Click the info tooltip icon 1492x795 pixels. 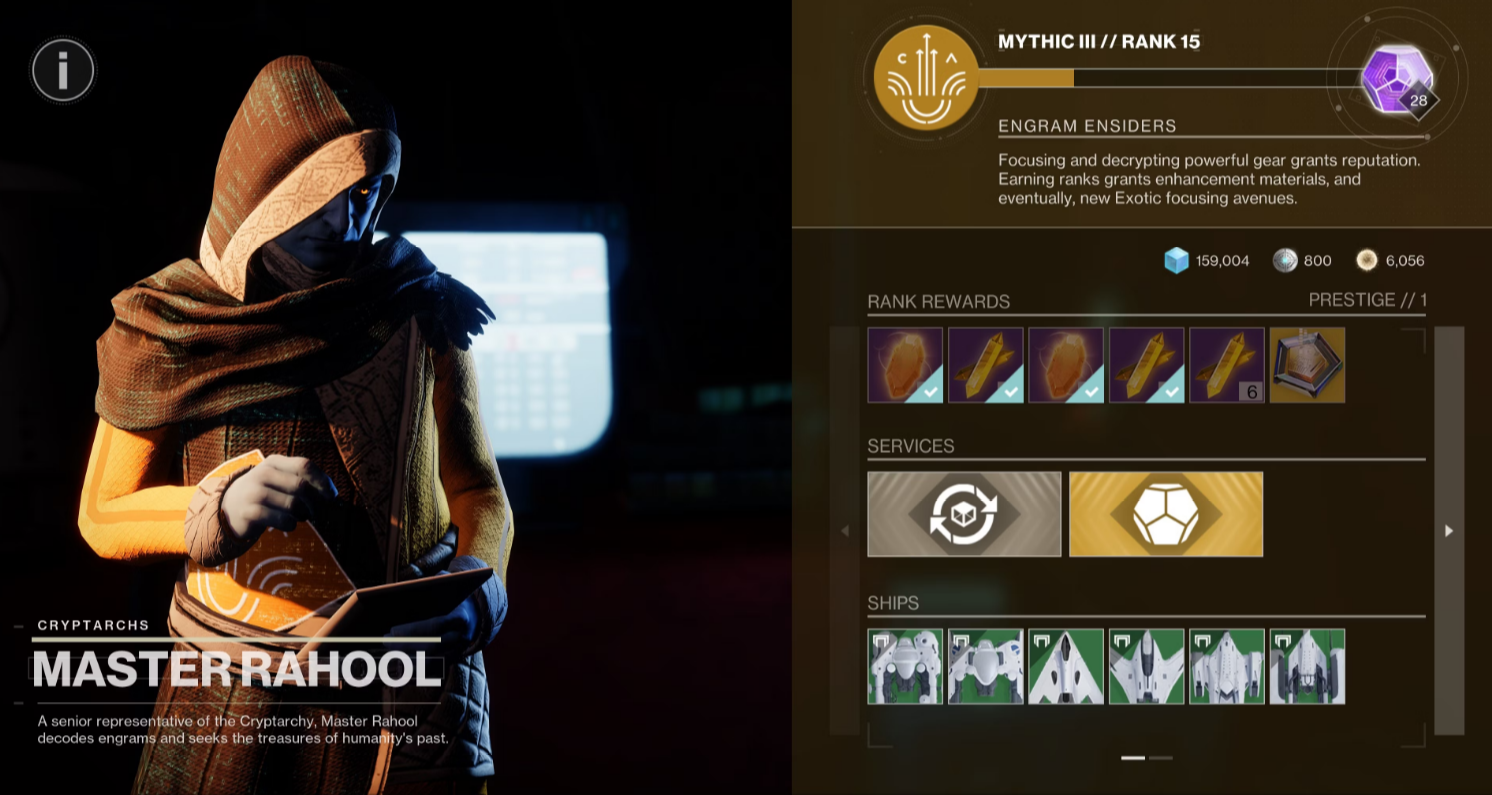[x=63, y=70]
